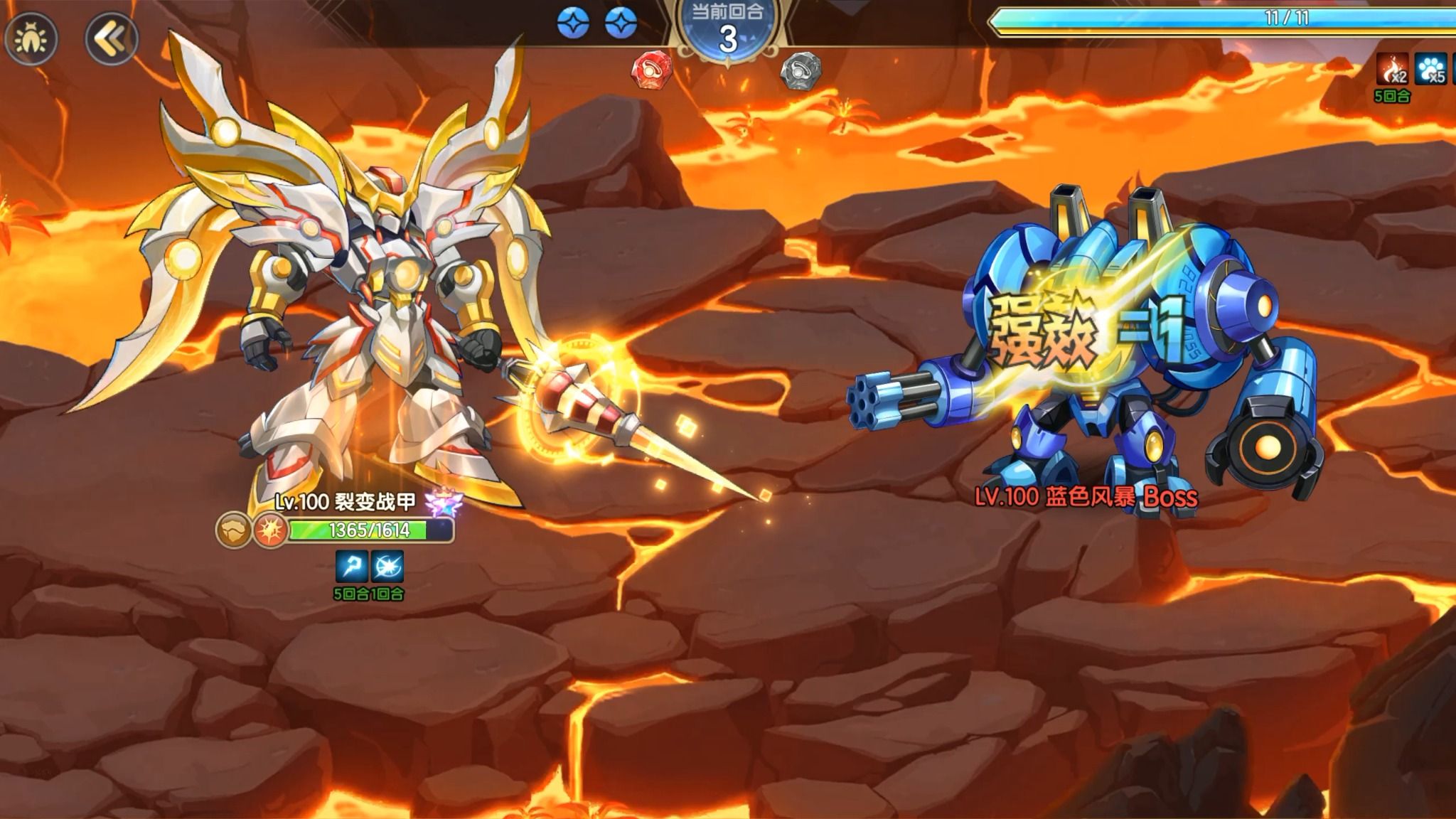Select the grey gem icon
This screenshot has height=819, width=1456.
click(801, 70)
